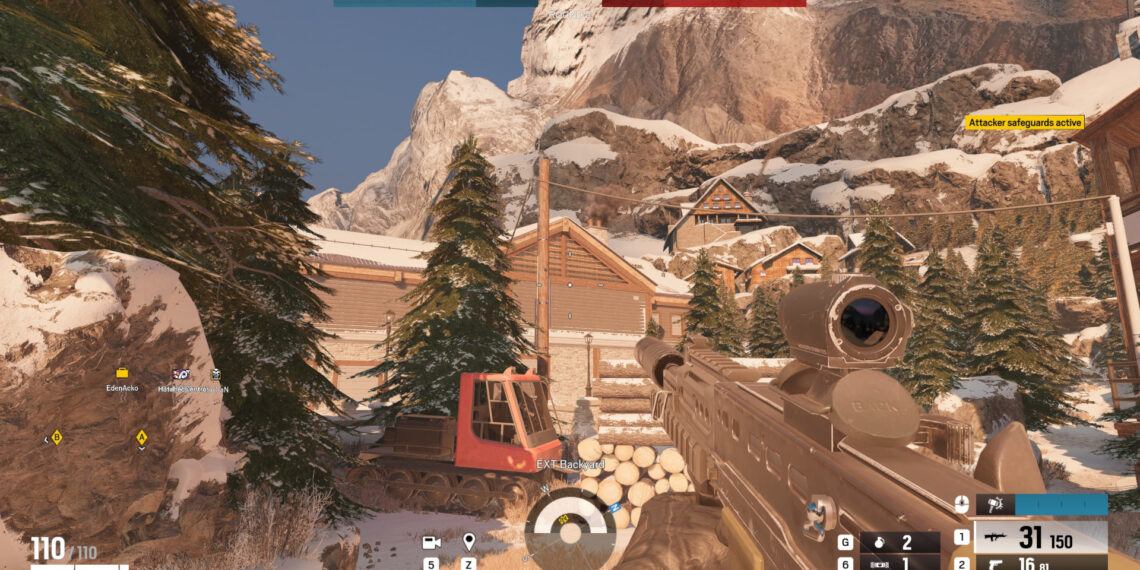
Task: Activate the breaching hammer ability icon
Action: tap(997, 505)
